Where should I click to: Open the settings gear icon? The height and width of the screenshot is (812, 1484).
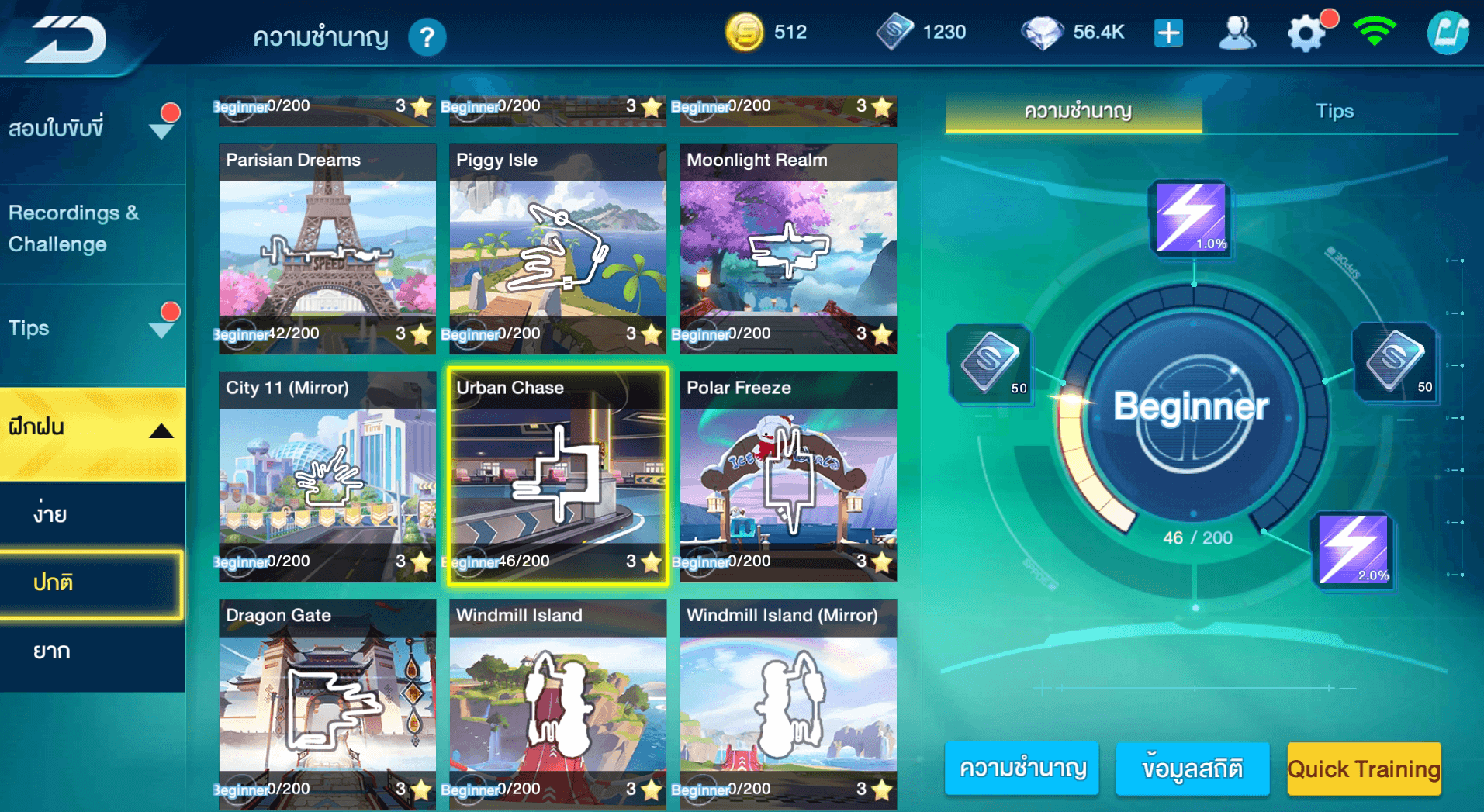coord(1306,34)
